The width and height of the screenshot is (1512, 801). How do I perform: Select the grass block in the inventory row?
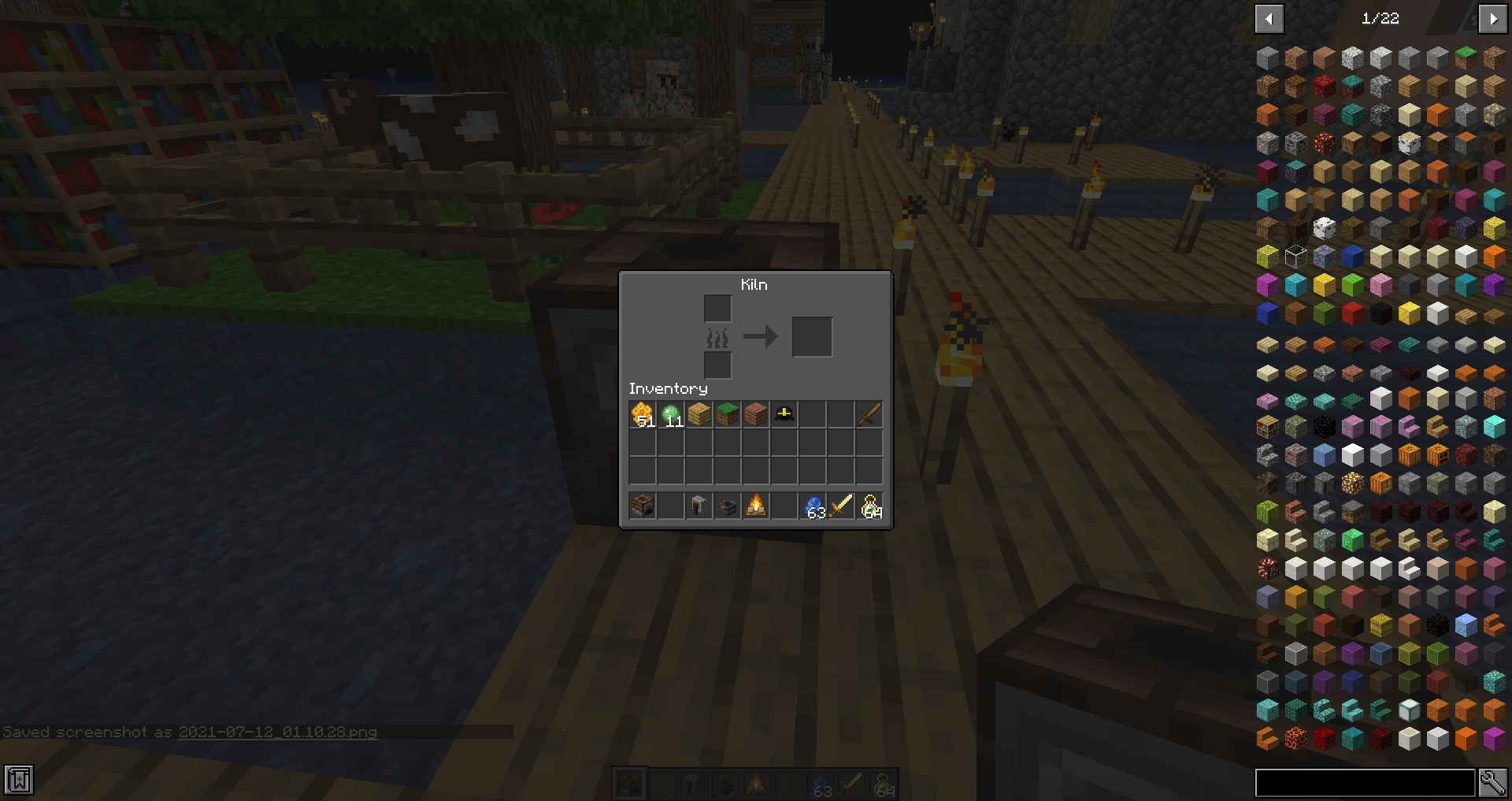(727, 413)
